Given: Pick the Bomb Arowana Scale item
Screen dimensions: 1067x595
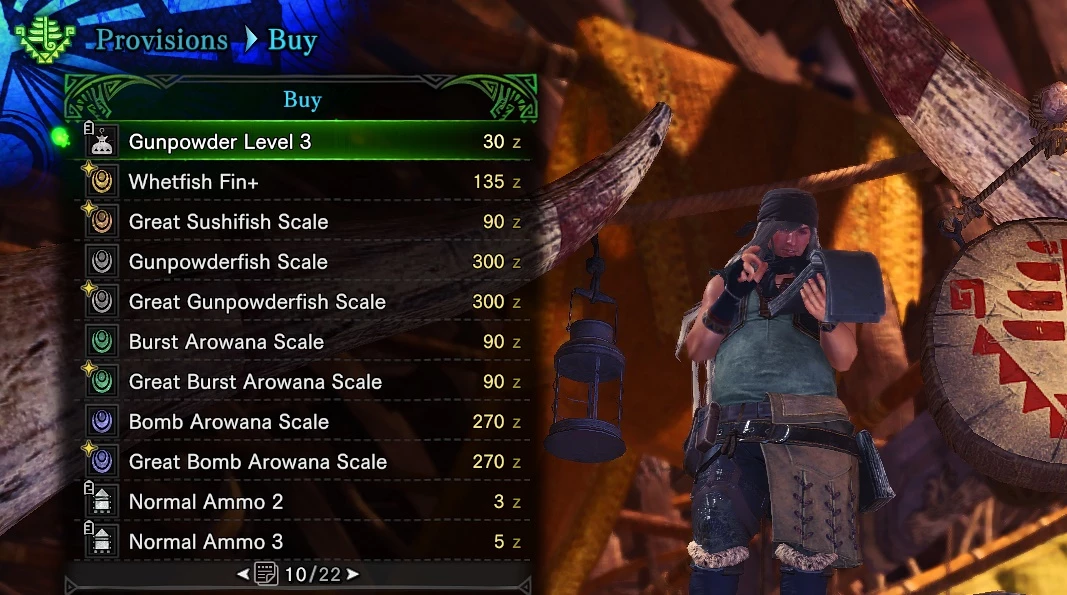Looking at the screenshot, I should click(x=300, y=422).
